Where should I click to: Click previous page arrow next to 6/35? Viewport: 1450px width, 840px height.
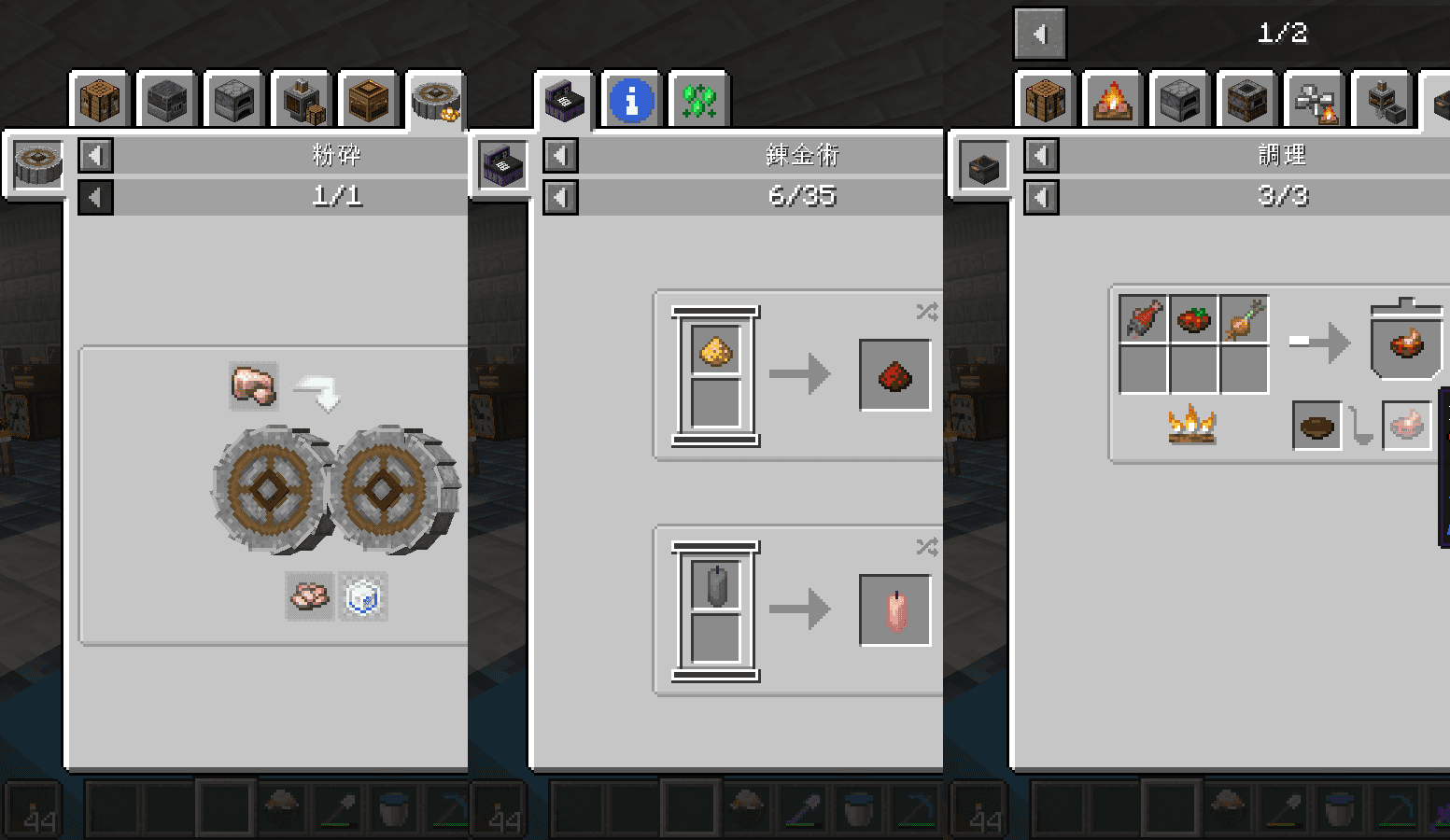(x=560, y=197)
